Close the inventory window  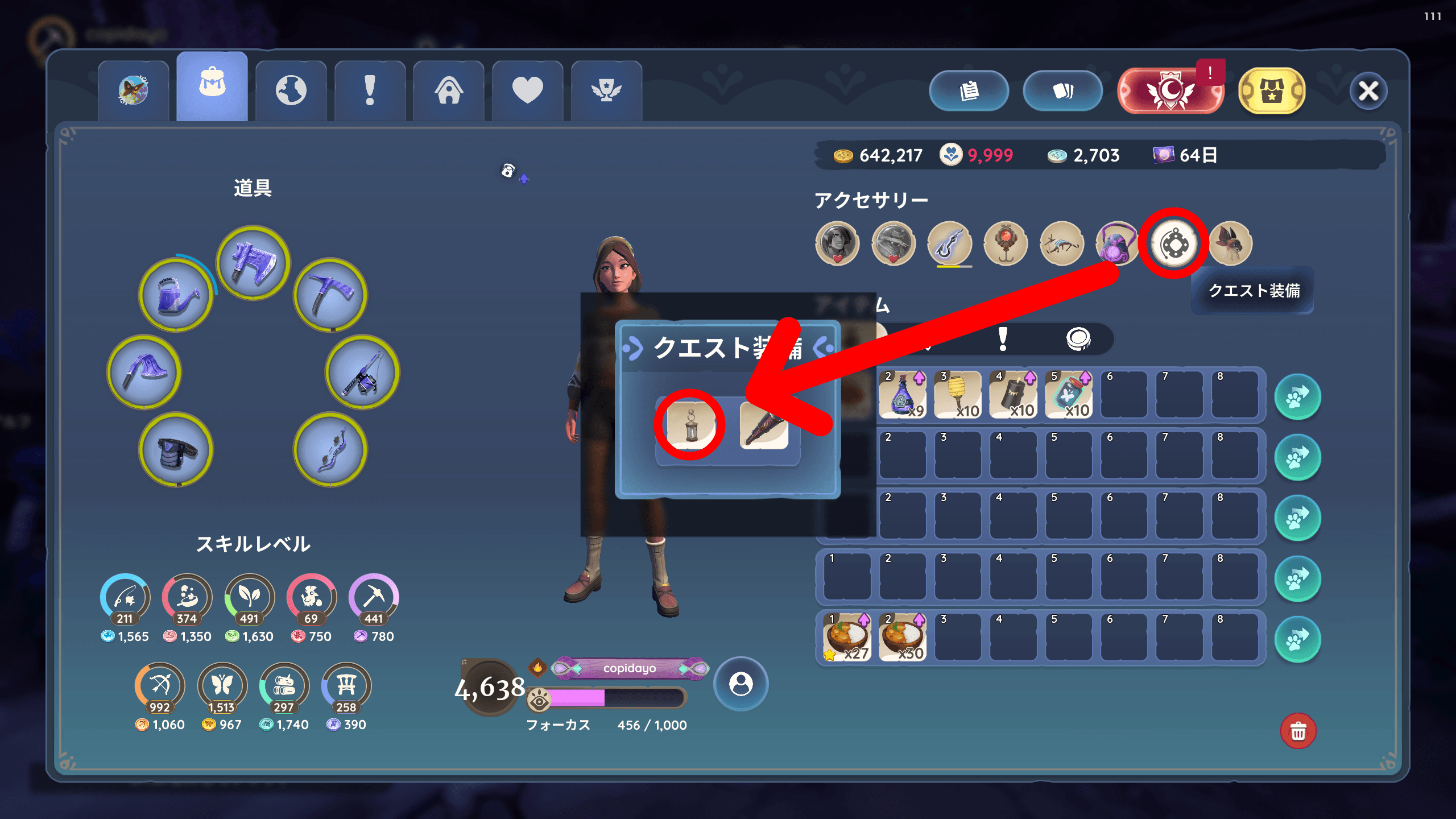coord(1368,91)
